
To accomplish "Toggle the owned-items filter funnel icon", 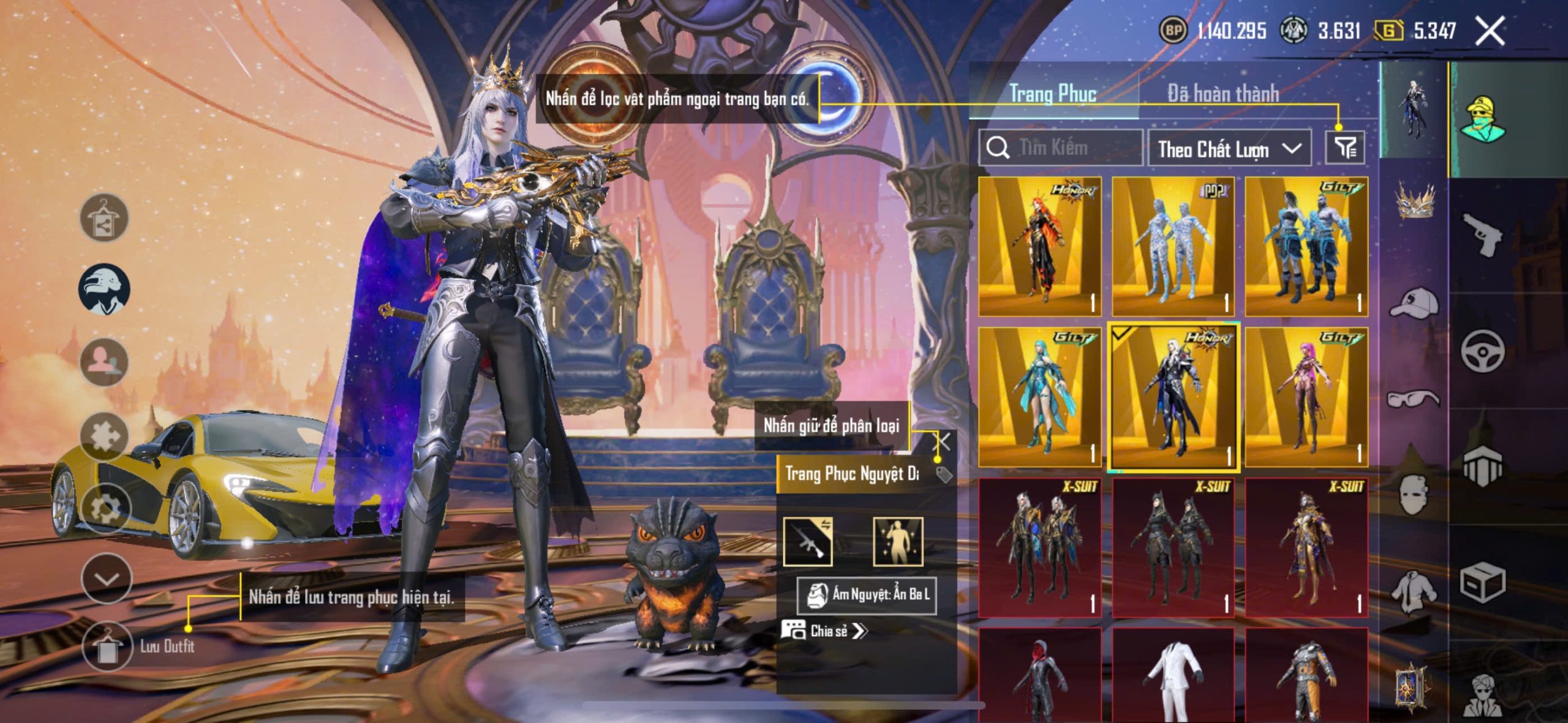I will tap(1345, 148).
